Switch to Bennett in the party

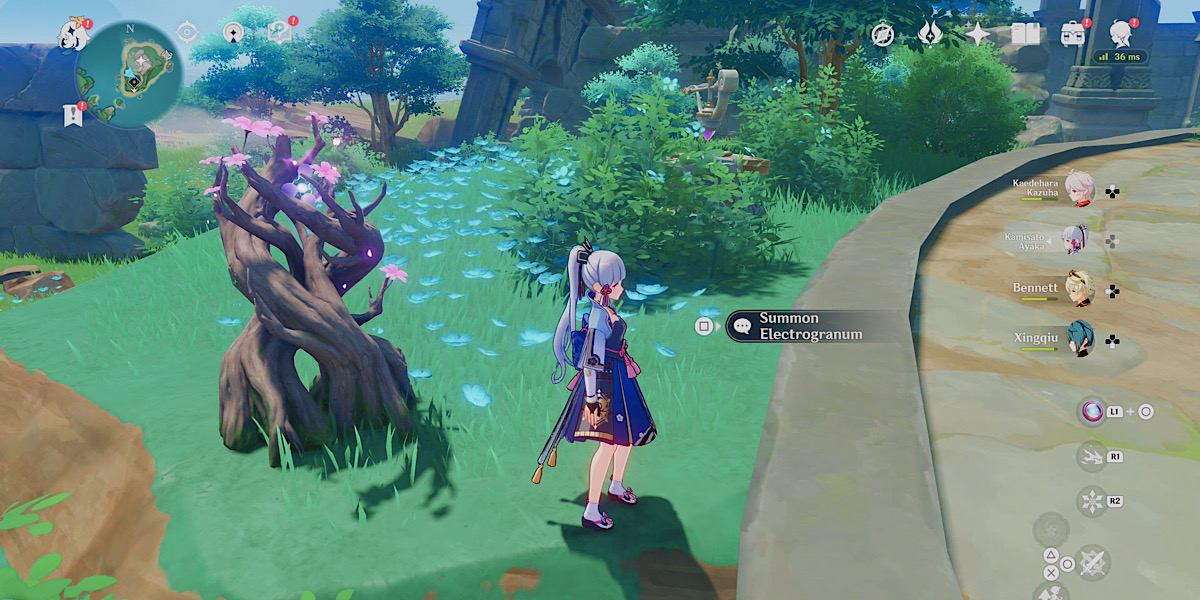(x=1078, y=290)
